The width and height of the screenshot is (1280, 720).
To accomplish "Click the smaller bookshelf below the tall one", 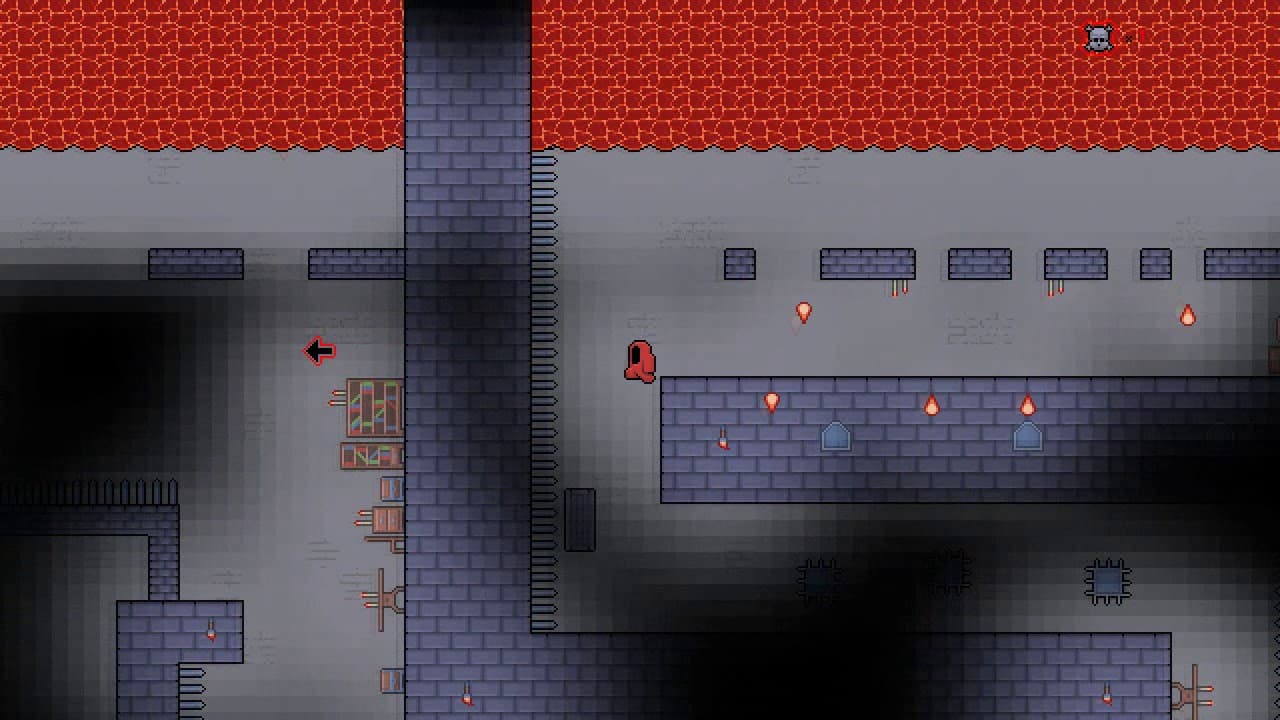I will tap(372, 458).
